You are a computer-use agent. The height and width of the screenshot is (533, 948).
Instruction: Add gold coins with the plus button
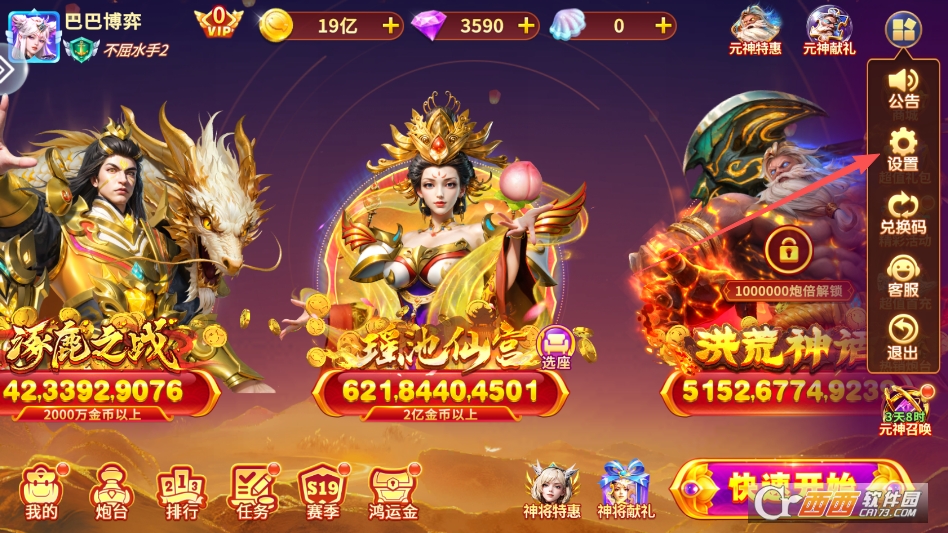(x=390, y=26)
